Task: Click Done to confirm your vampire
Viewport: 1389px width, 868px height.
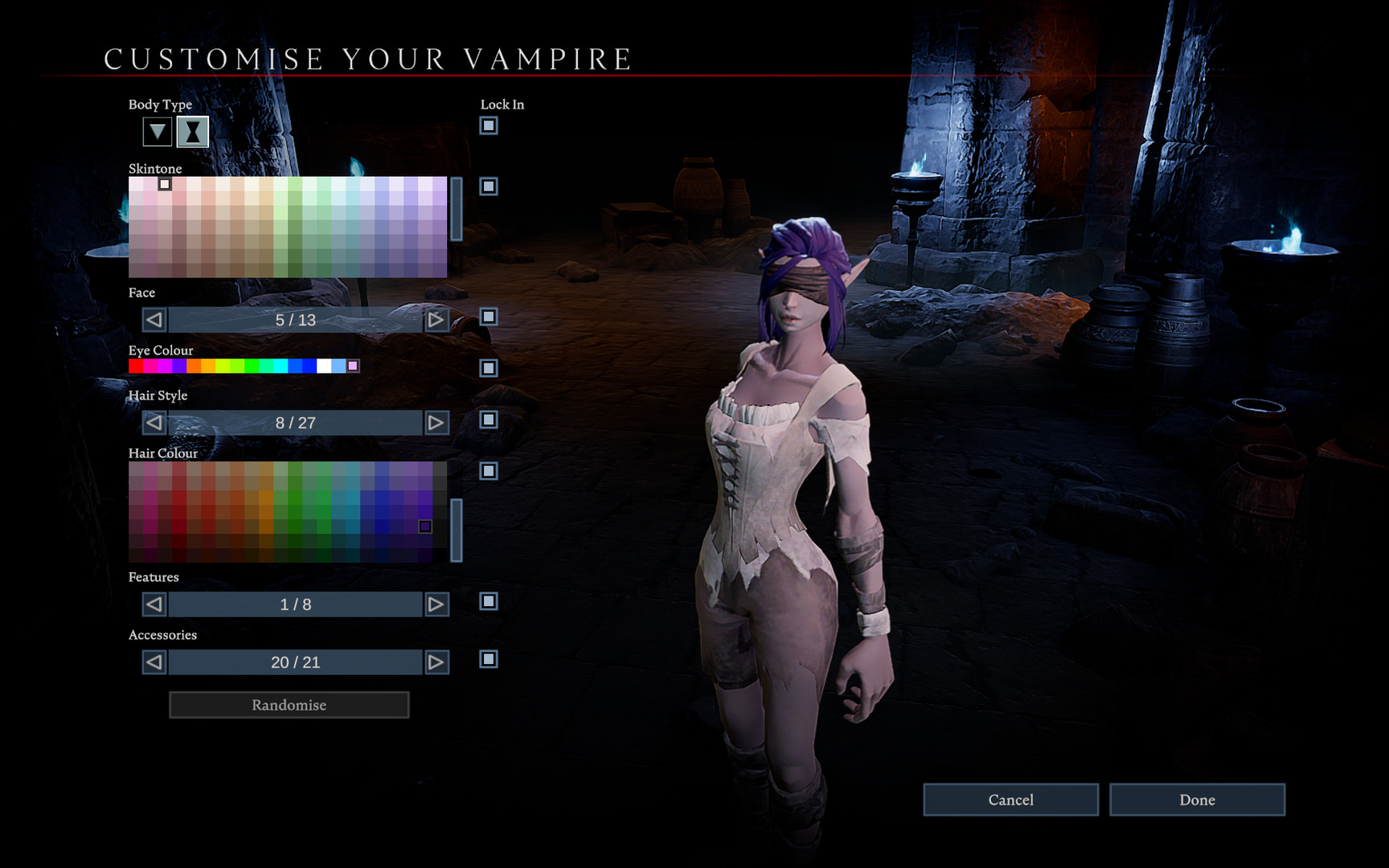Action: [x=1197, y=800]
